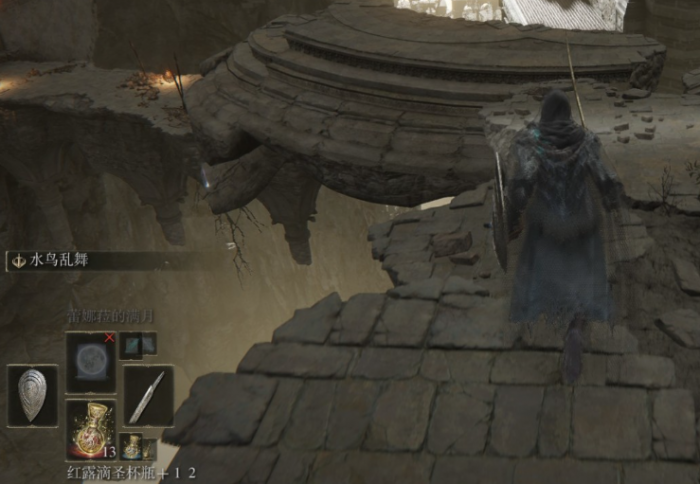Image resolution: width=700 pixels, height=484 pixels.
Task: Select the katana in the right-hand slot
Action: 149,396
